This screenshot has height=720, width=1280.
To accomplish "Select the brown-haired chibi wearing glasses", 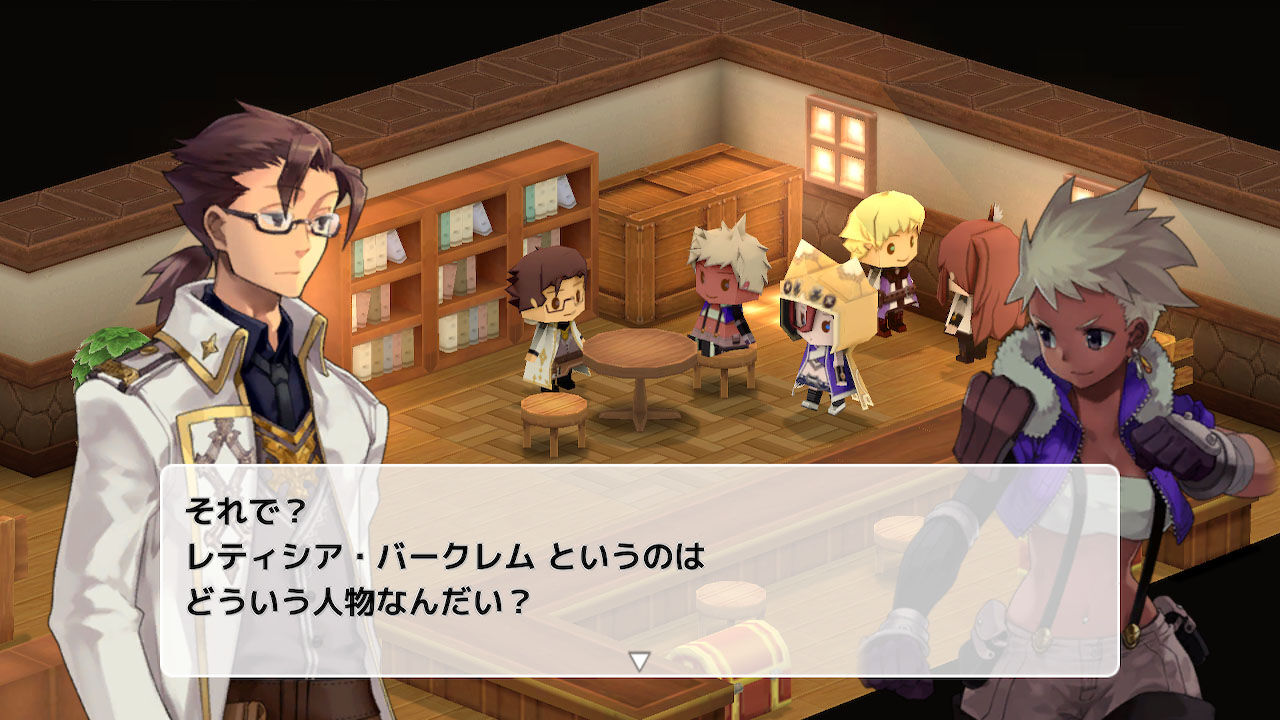I will pos(553,300).
